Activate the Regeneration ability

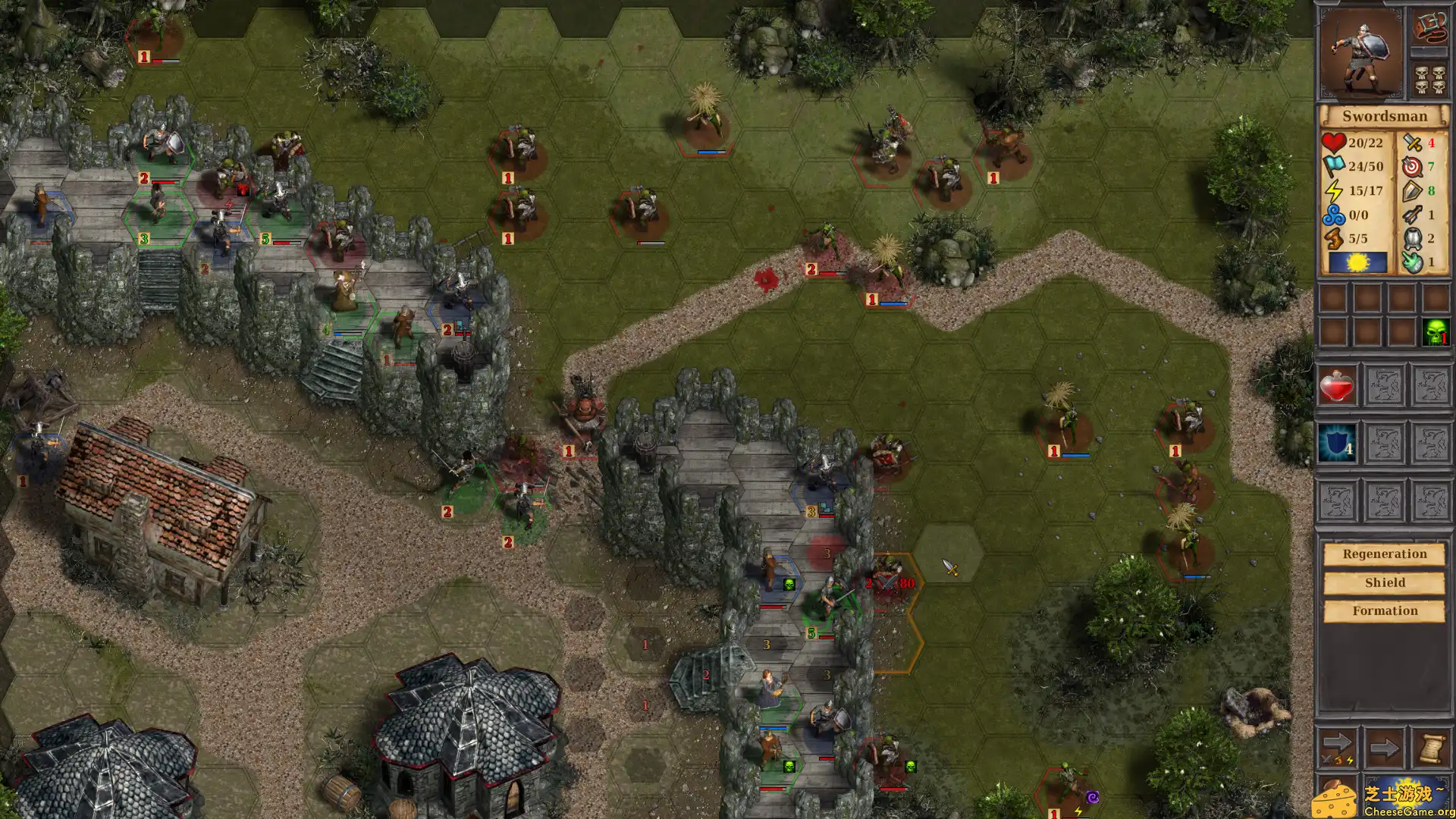point(1385,554)
